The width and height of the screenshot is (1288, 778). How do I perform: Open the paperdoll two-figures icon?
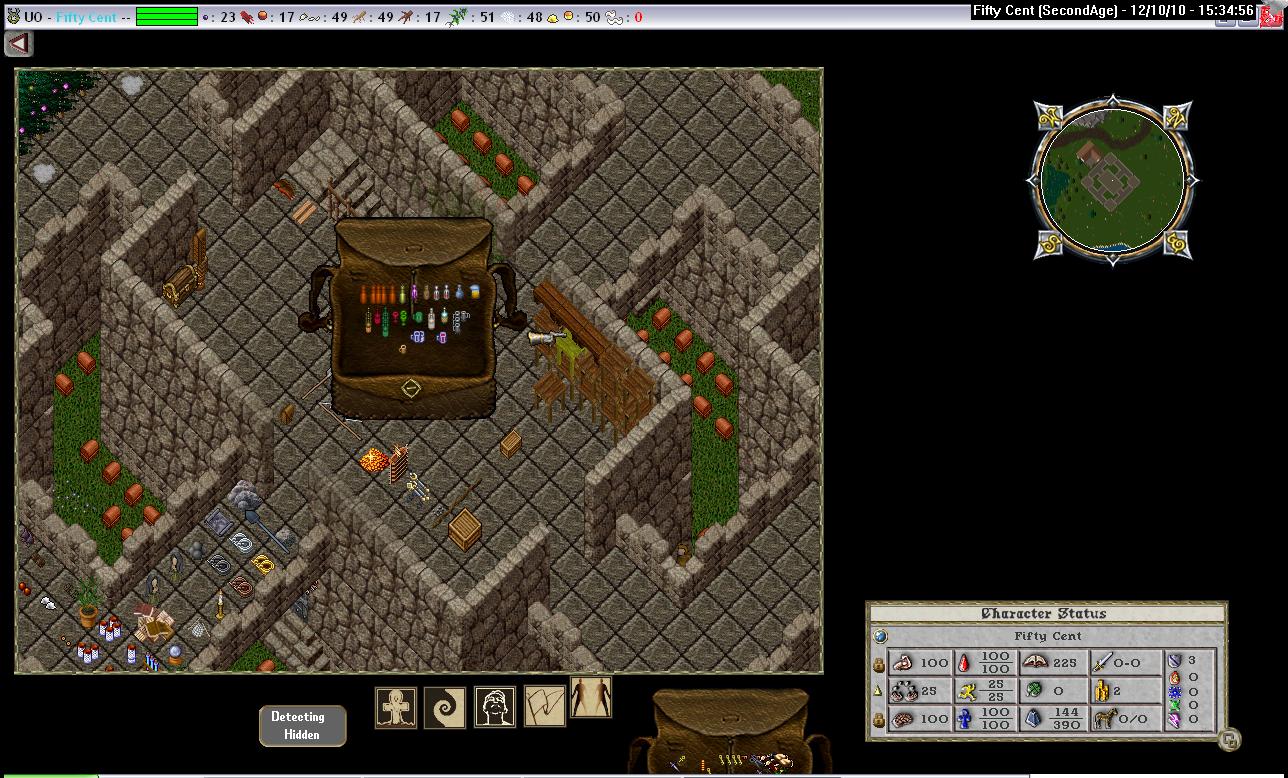pyautogui.click(x=590, y=697)
